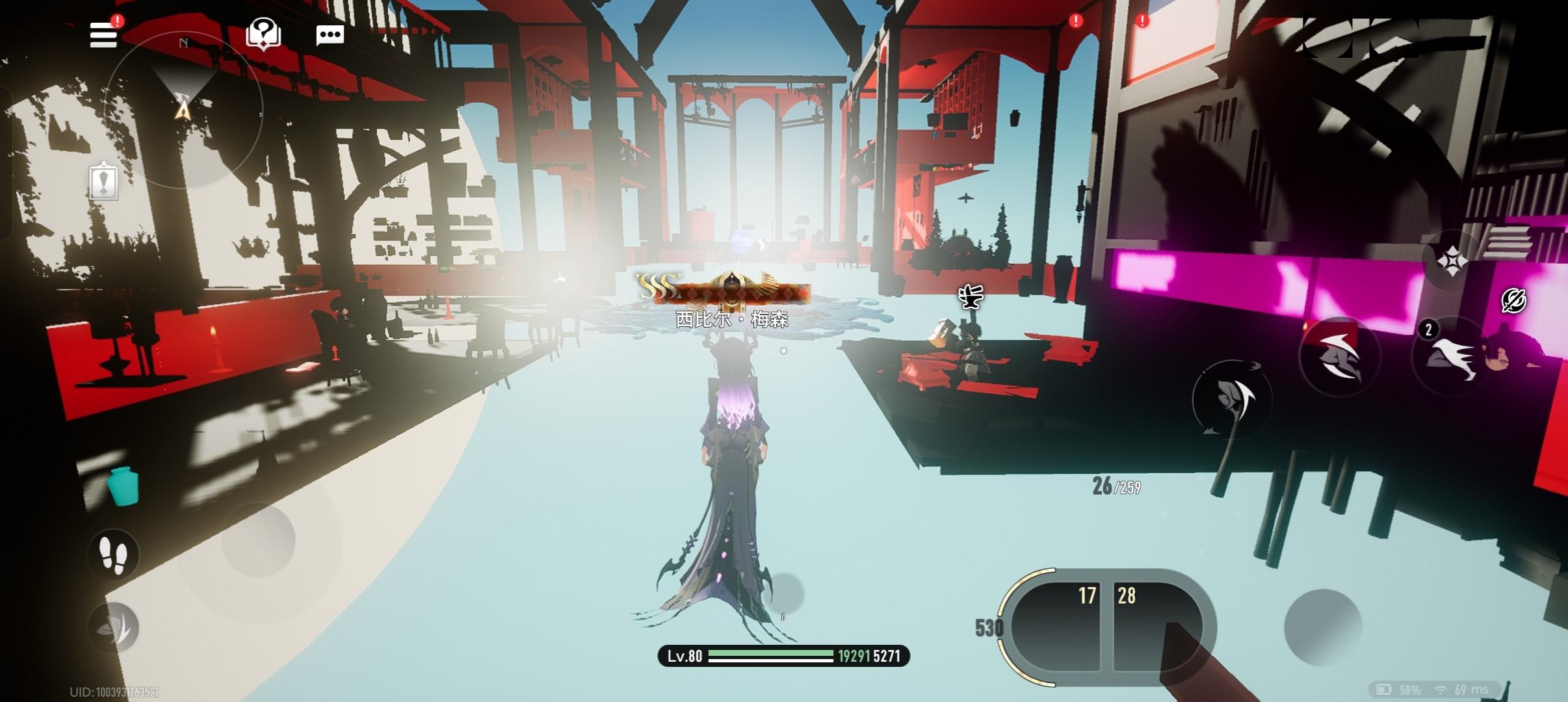Tap the four-point star ability icon
This screenshot has width=1568, height=702.
click(1451, 261)
